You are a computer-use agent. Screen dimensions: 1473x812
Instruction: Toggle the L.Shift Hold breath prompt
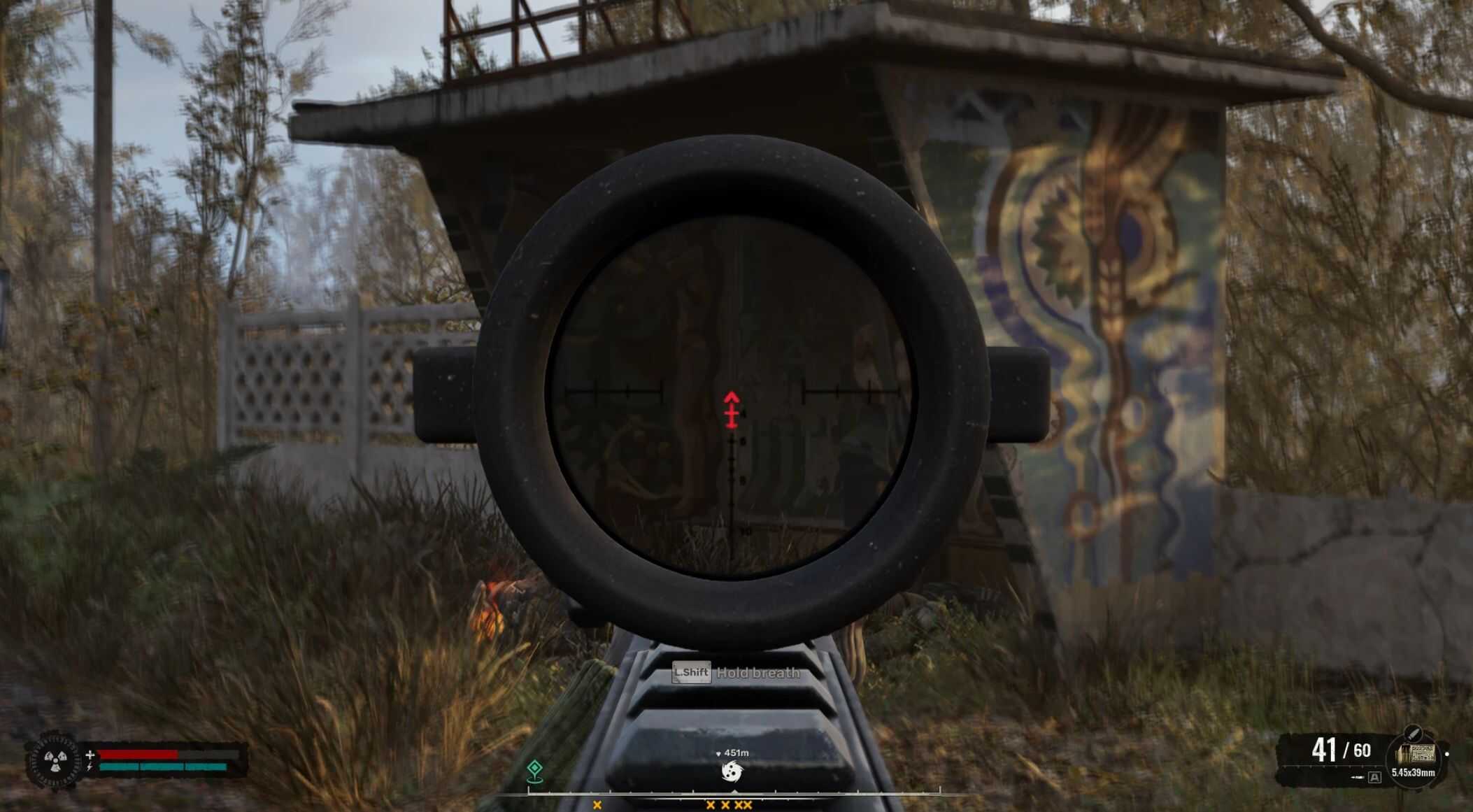(x=734, y=673)
